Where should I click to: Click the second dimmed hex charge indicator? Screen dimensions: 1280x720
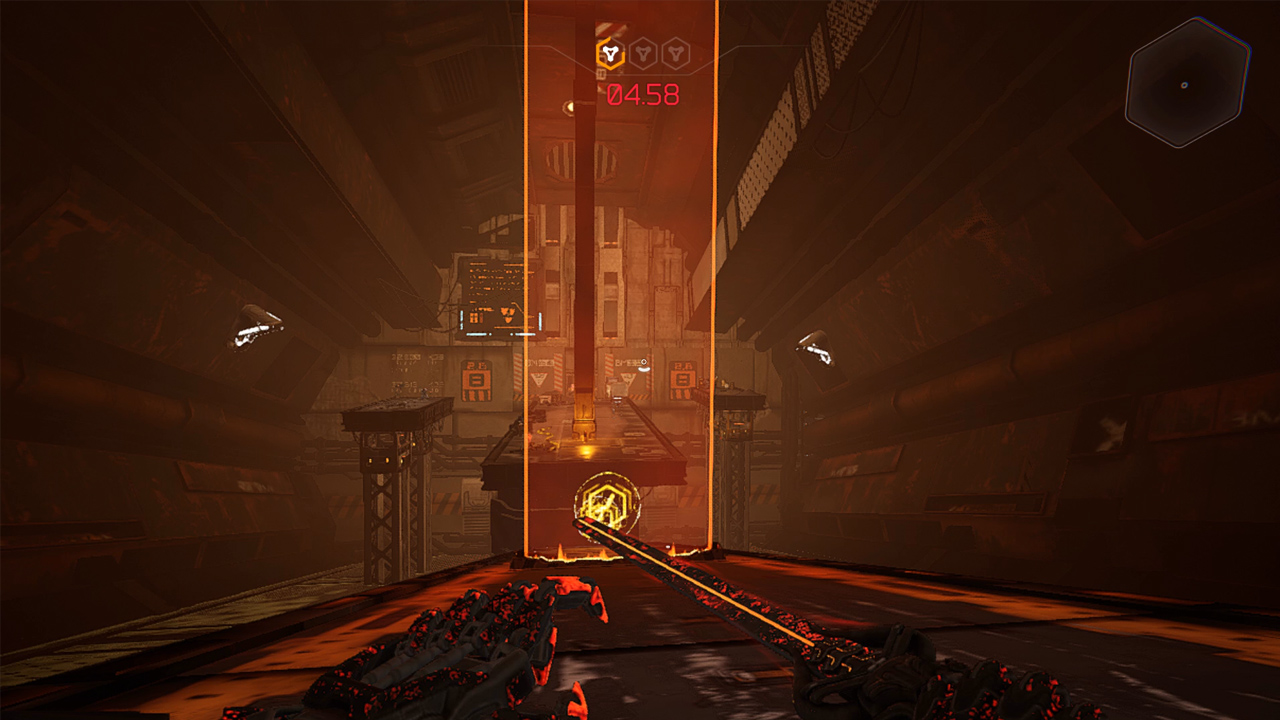point(641,54)
